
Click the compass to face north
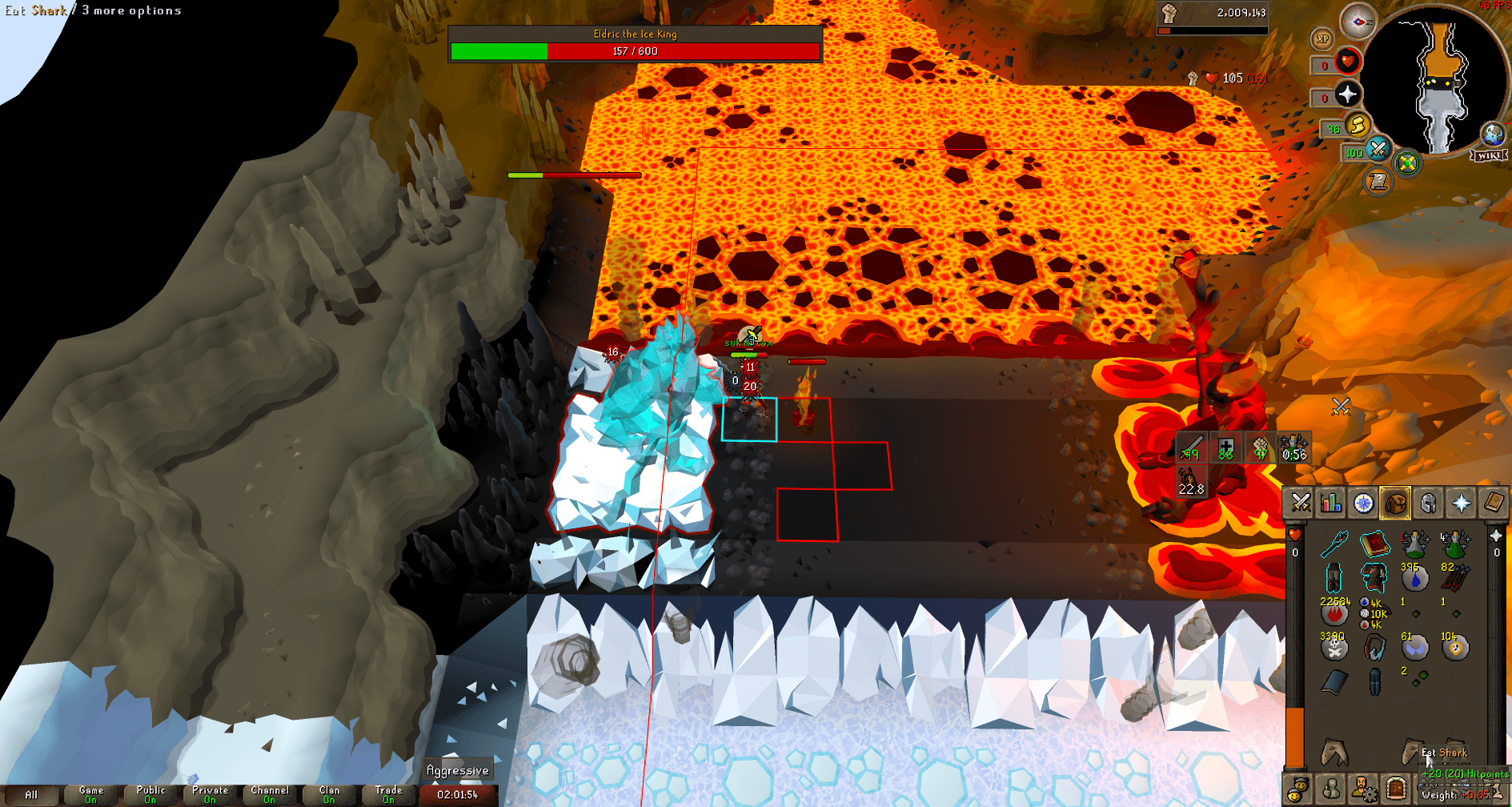pyautogui.click(x=1358, y=20)
